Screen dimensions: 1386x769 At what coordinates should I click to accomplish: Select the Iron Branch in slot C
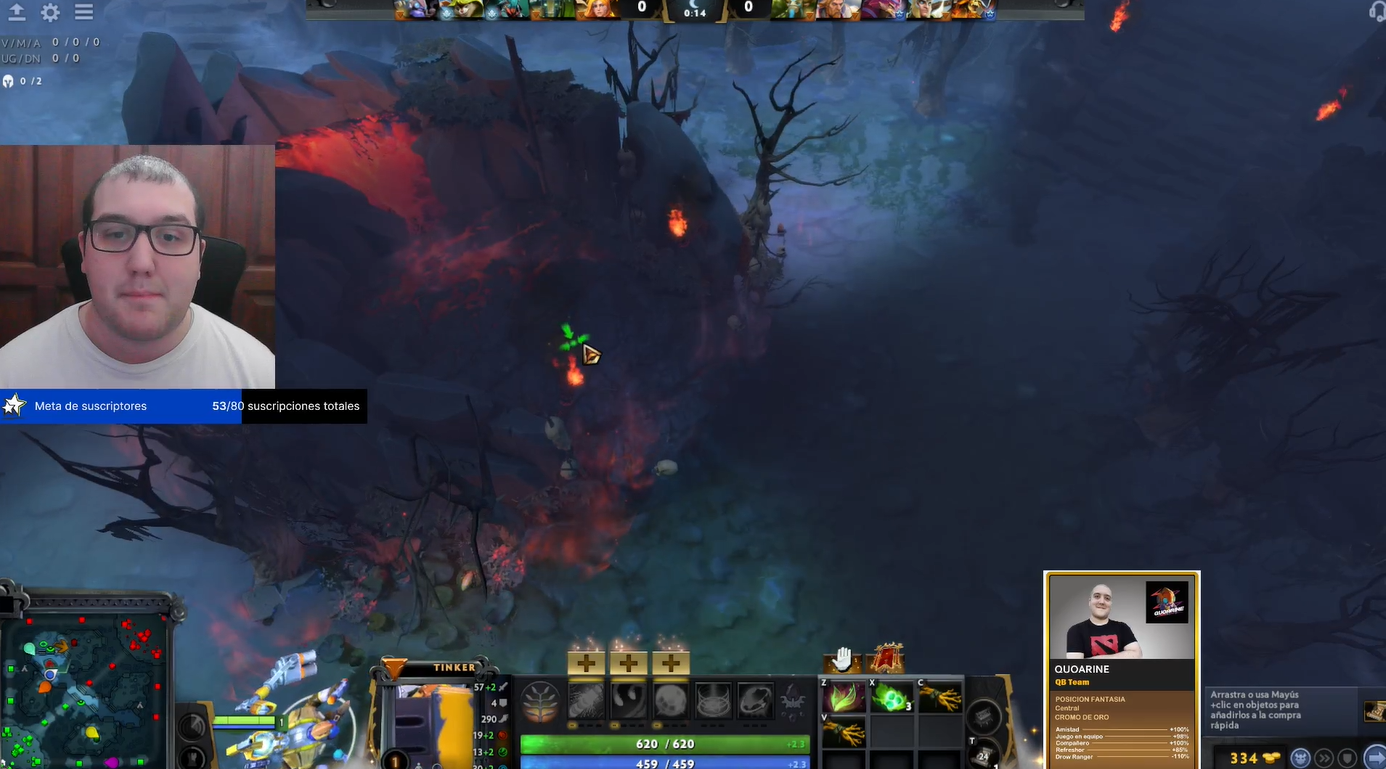[x=940, y=697]
